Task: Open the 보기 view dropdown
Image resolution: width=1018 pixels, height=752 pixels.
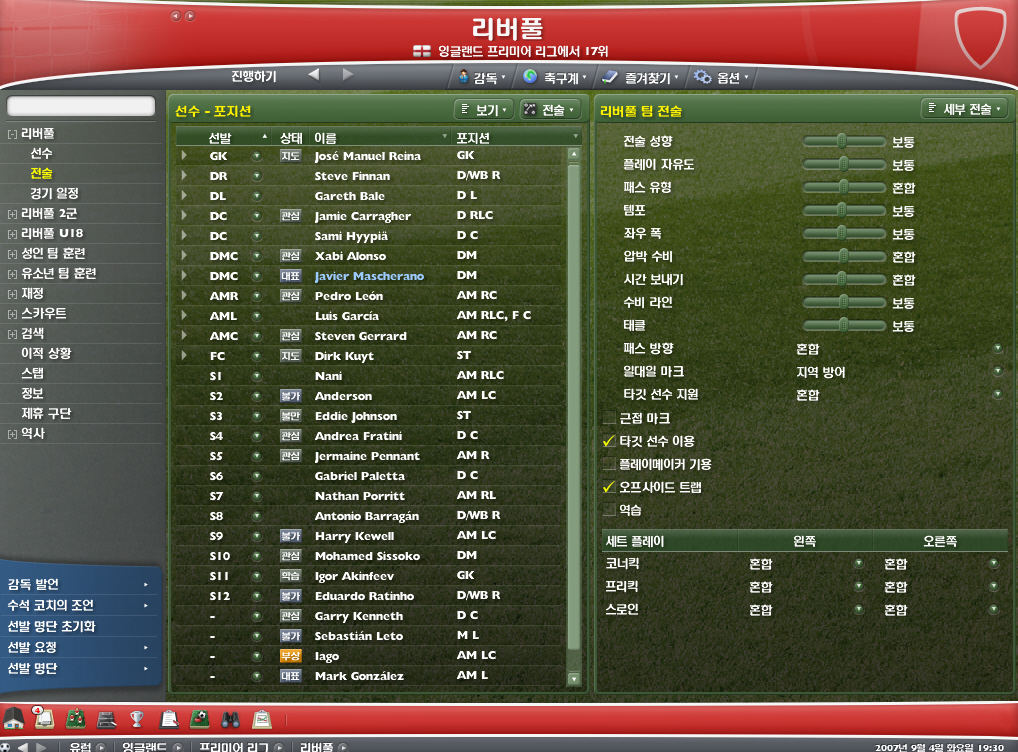Action: [x=483, y=110]
